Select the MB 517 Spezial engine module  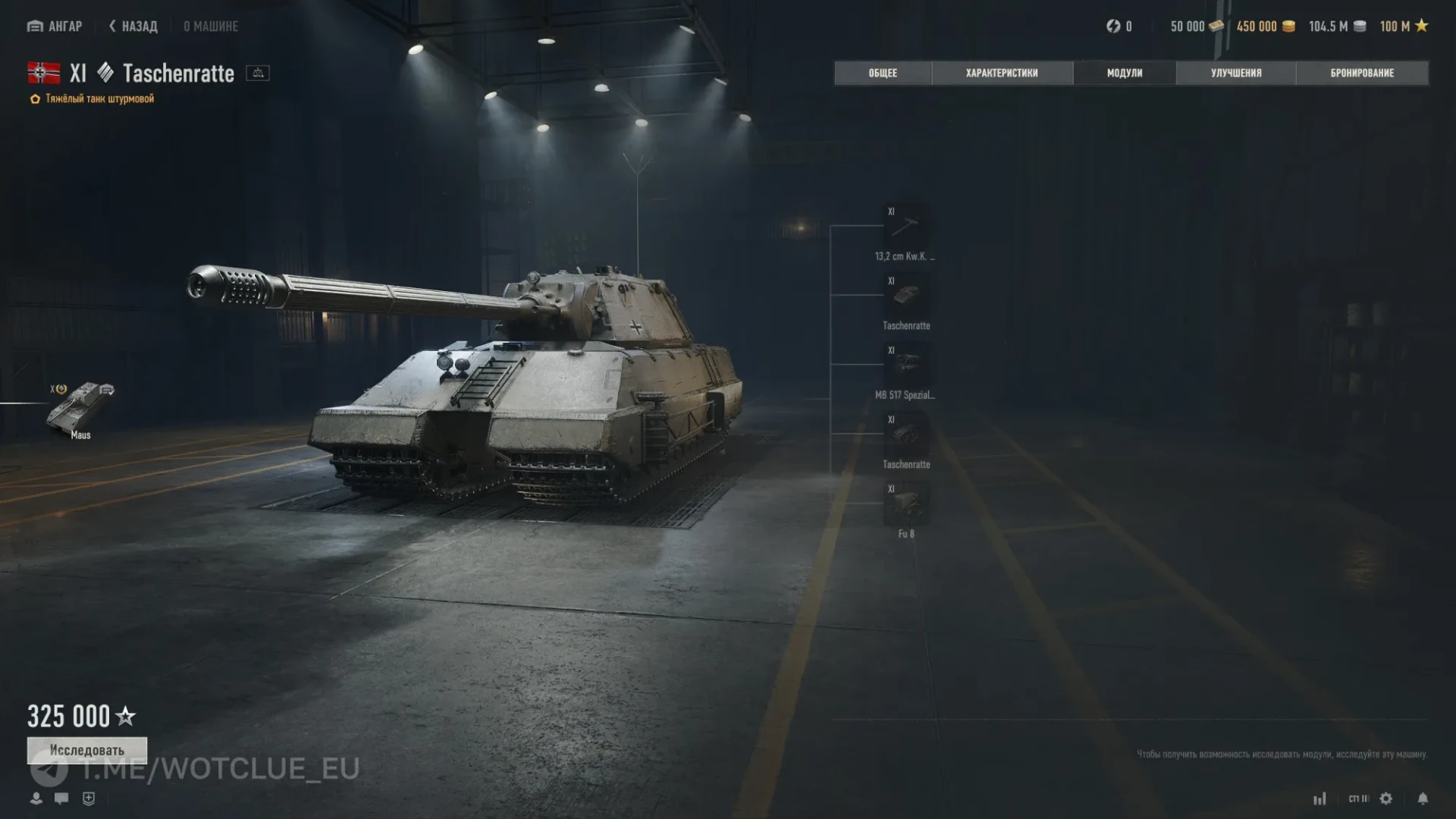(905, 366)
